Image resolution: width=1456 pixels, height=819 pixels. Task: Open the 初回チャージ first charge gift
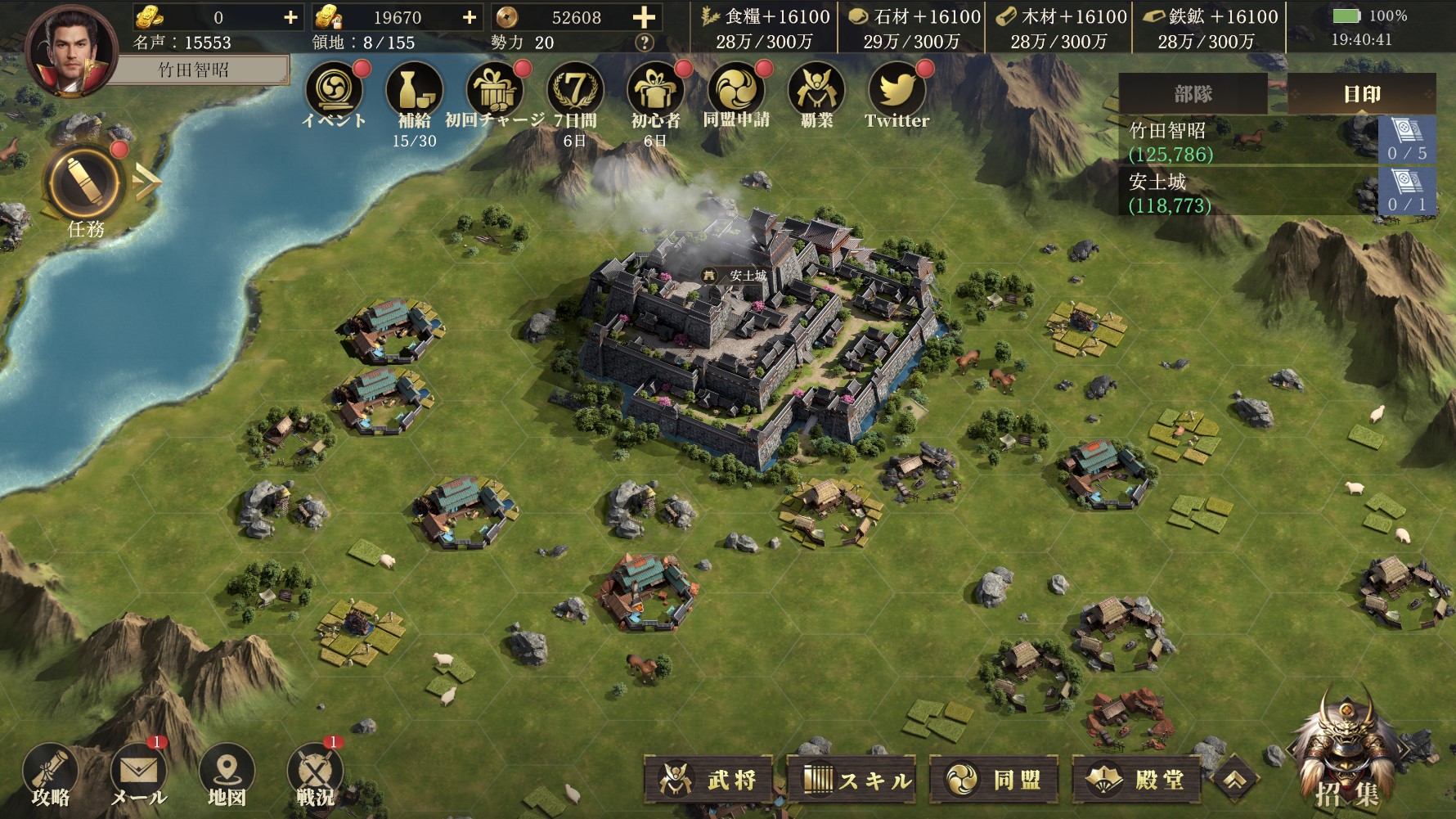pos(494,92)
